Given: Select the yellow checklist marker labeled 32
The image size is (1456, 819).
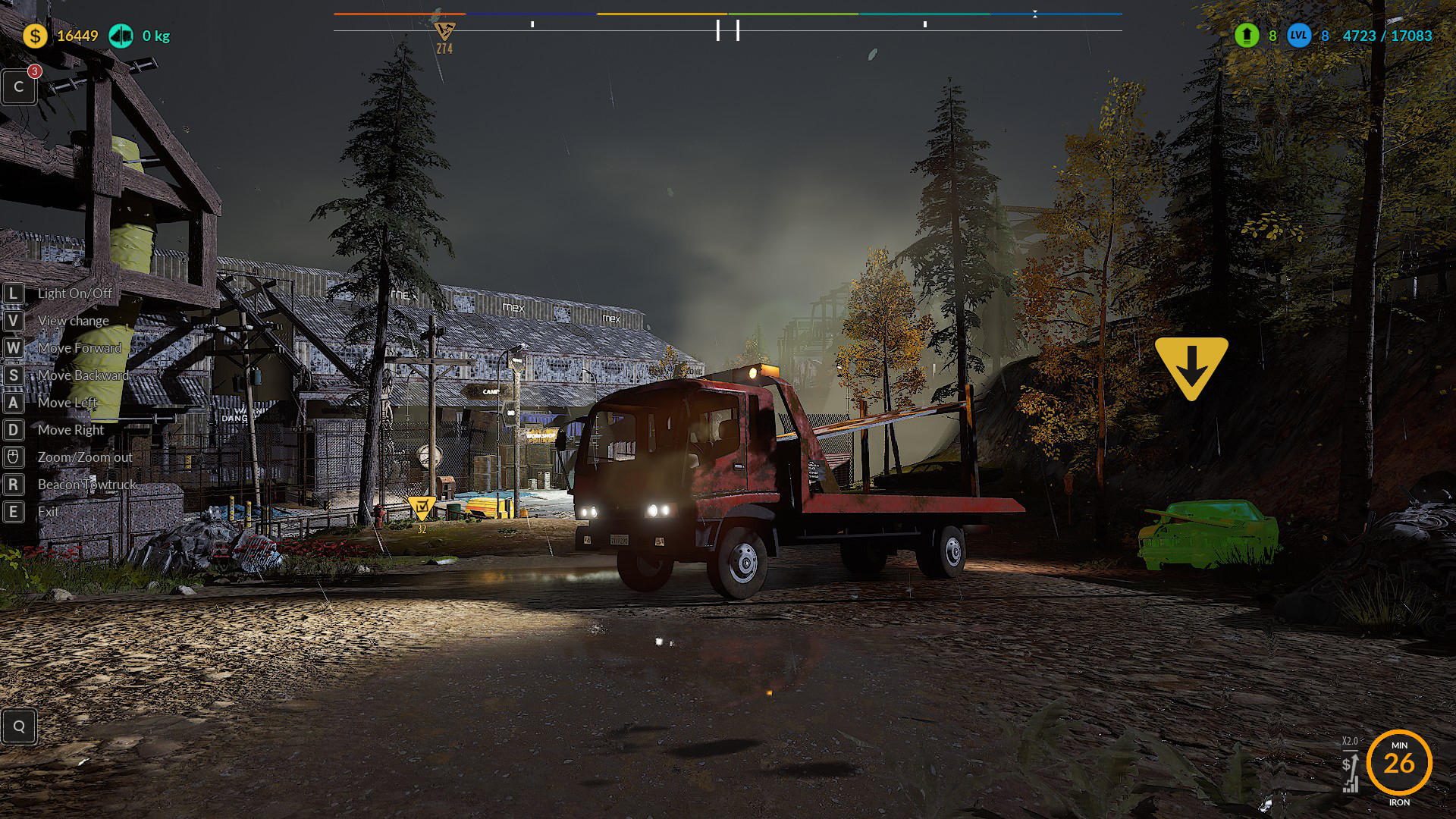Looking at the screenshot, I should coord(421,507).
